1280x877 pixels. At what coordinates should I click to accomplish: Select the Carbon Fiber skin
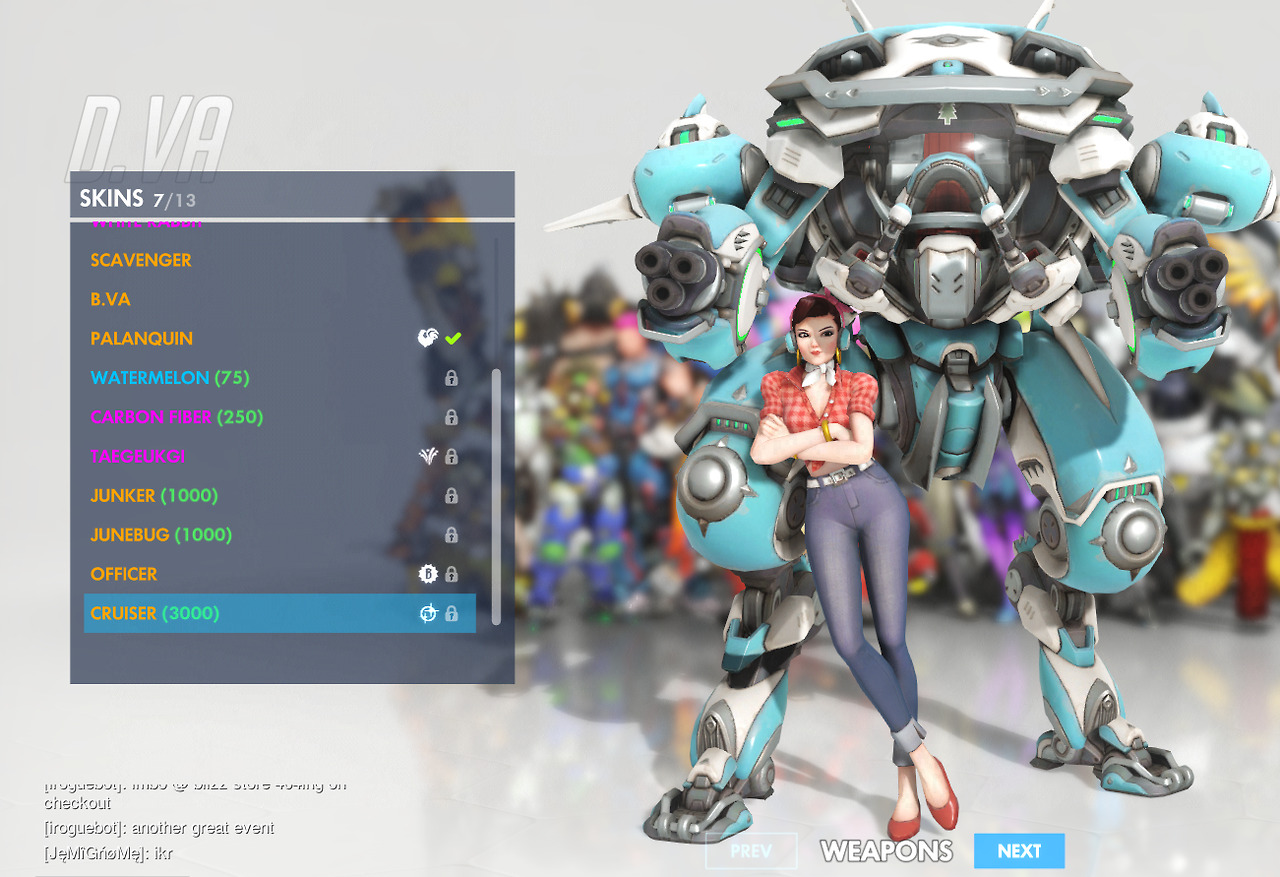(x=177, y=417)
